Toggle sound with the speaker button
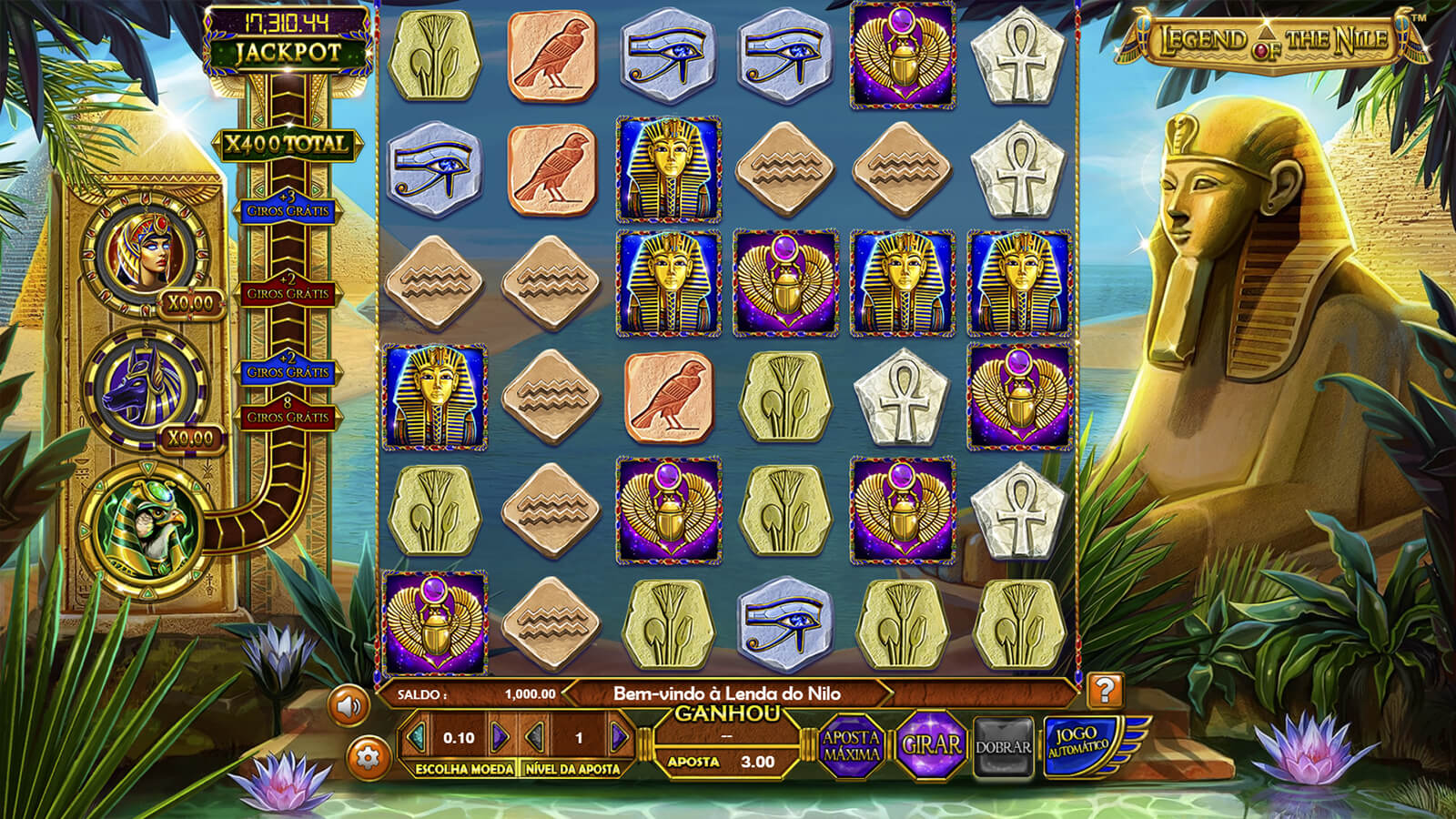The image size is (1456, 819). tap(349, 705)
